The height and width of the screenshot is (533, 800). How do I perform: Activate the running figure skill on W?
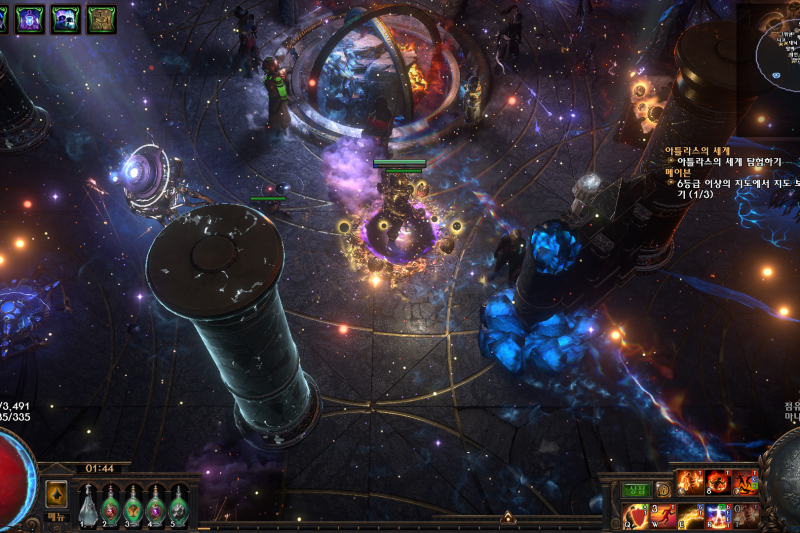click(664, 517)
